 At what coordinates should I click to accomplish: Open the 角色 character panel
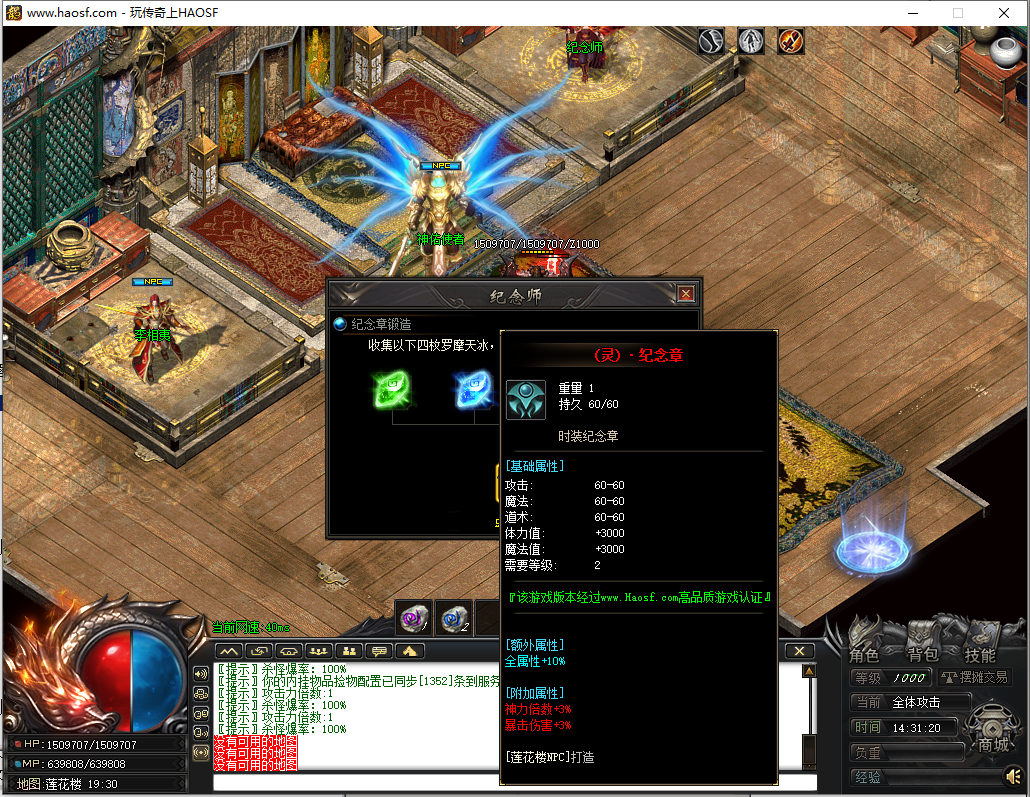(864, 655)
